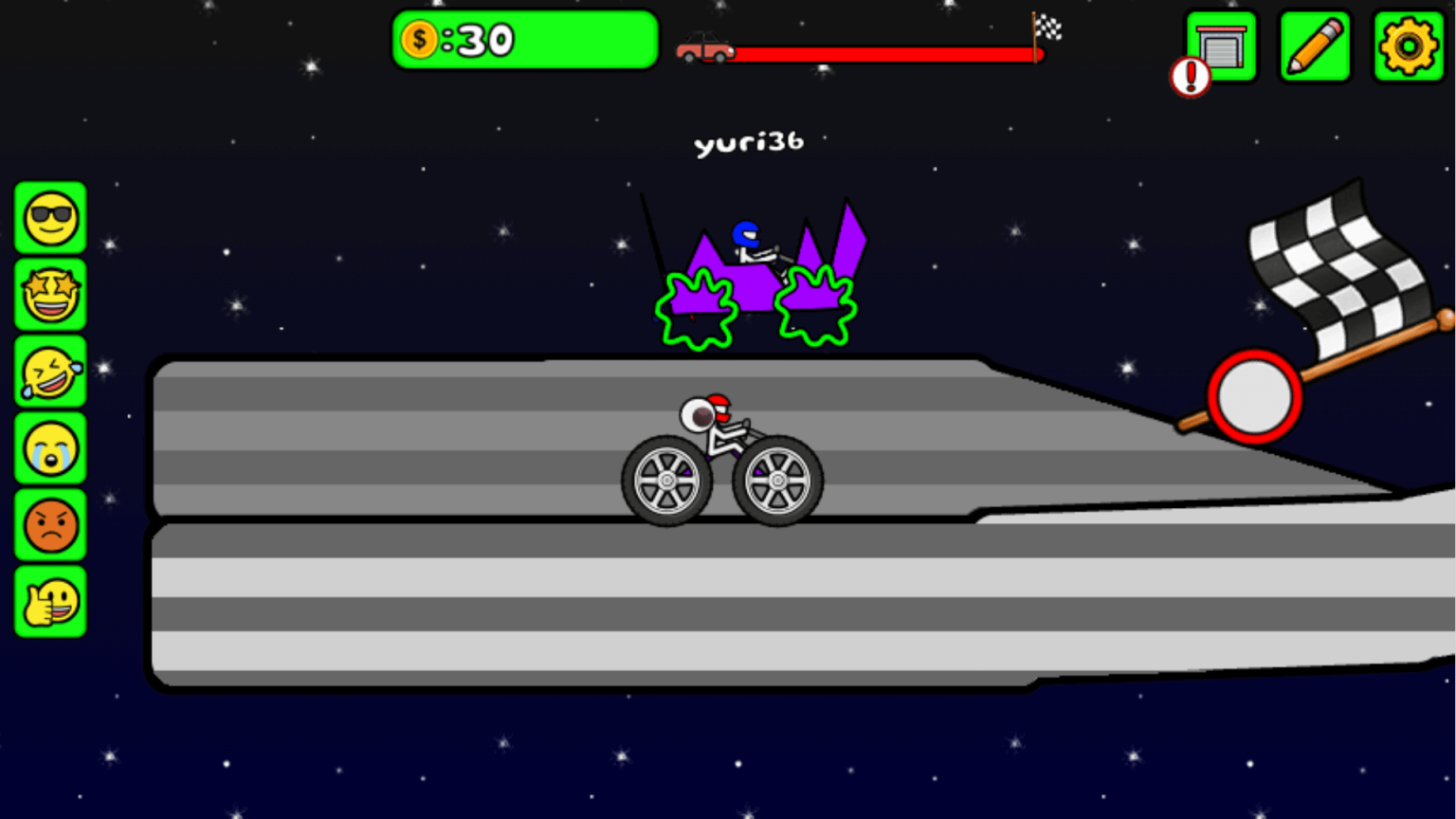Open the garage menu
Viewport: 1456px width, 819px height.
[x=1221, y=46]
